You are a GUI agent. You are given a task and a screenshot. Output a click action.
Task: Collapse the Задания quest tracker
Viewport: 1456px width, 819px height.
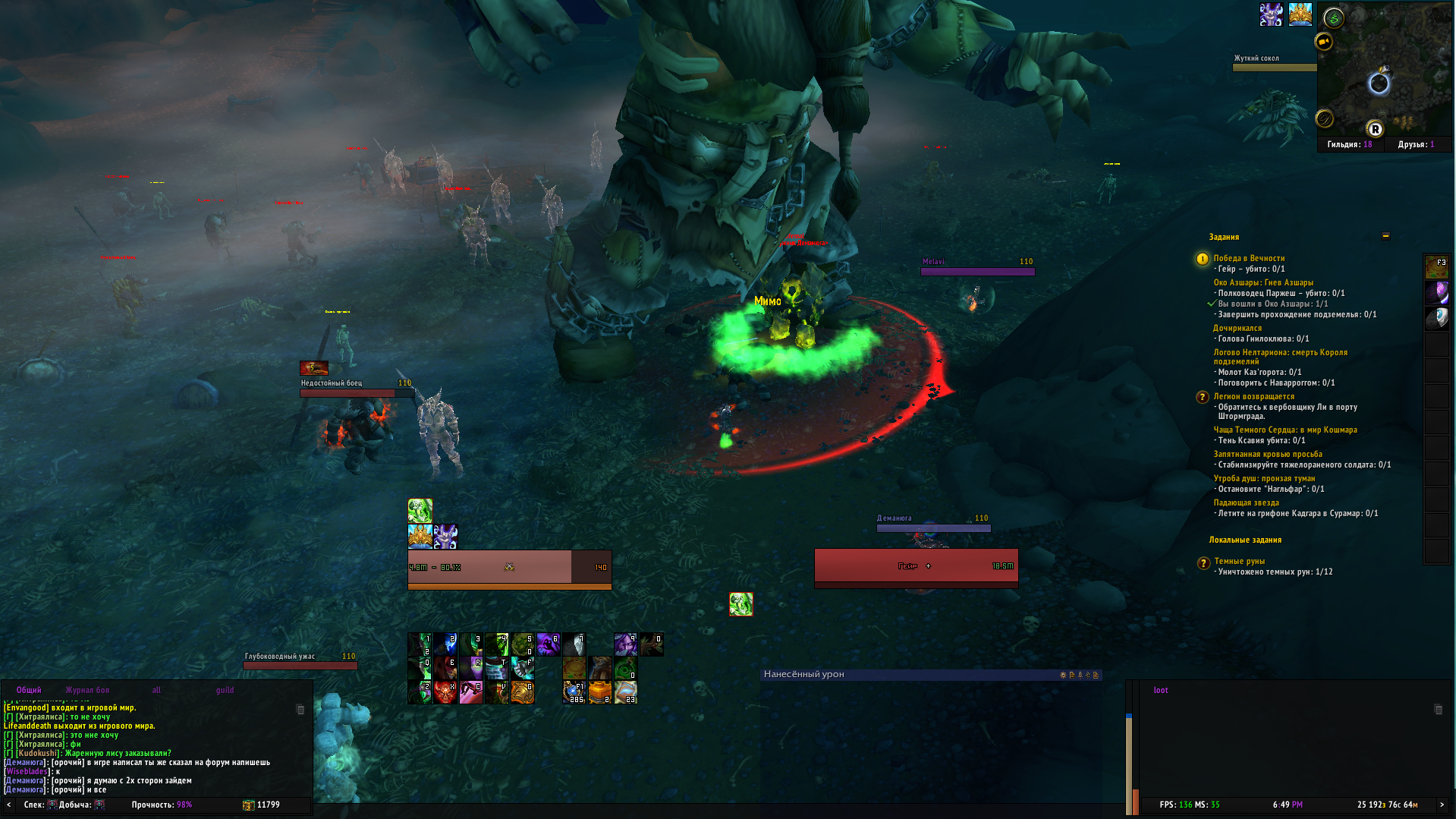[x=1385, y=236]
